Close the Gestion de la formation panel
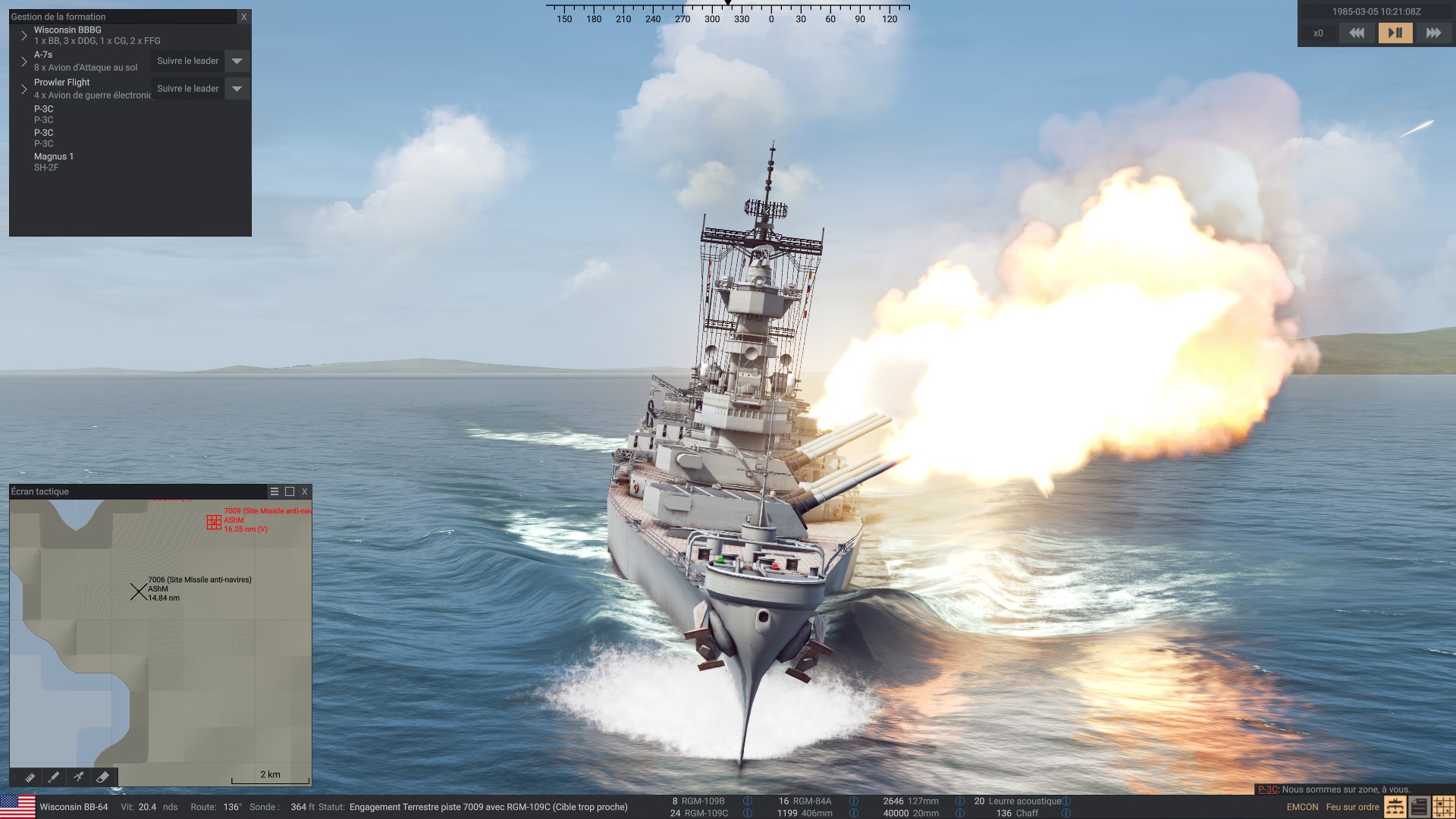 click(243, 17)
